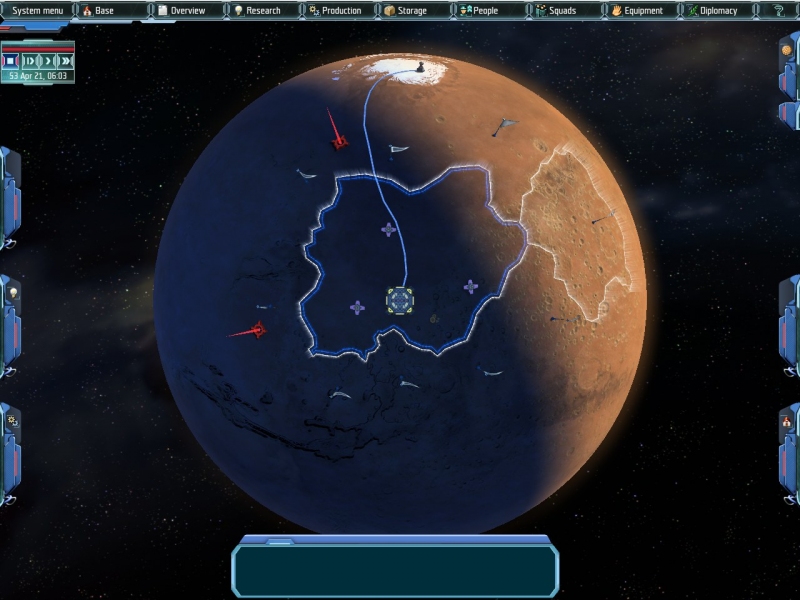The width and height of the screenshot is (800, 600).
Task: Open the help question mark button
Action: click(779, 11)
